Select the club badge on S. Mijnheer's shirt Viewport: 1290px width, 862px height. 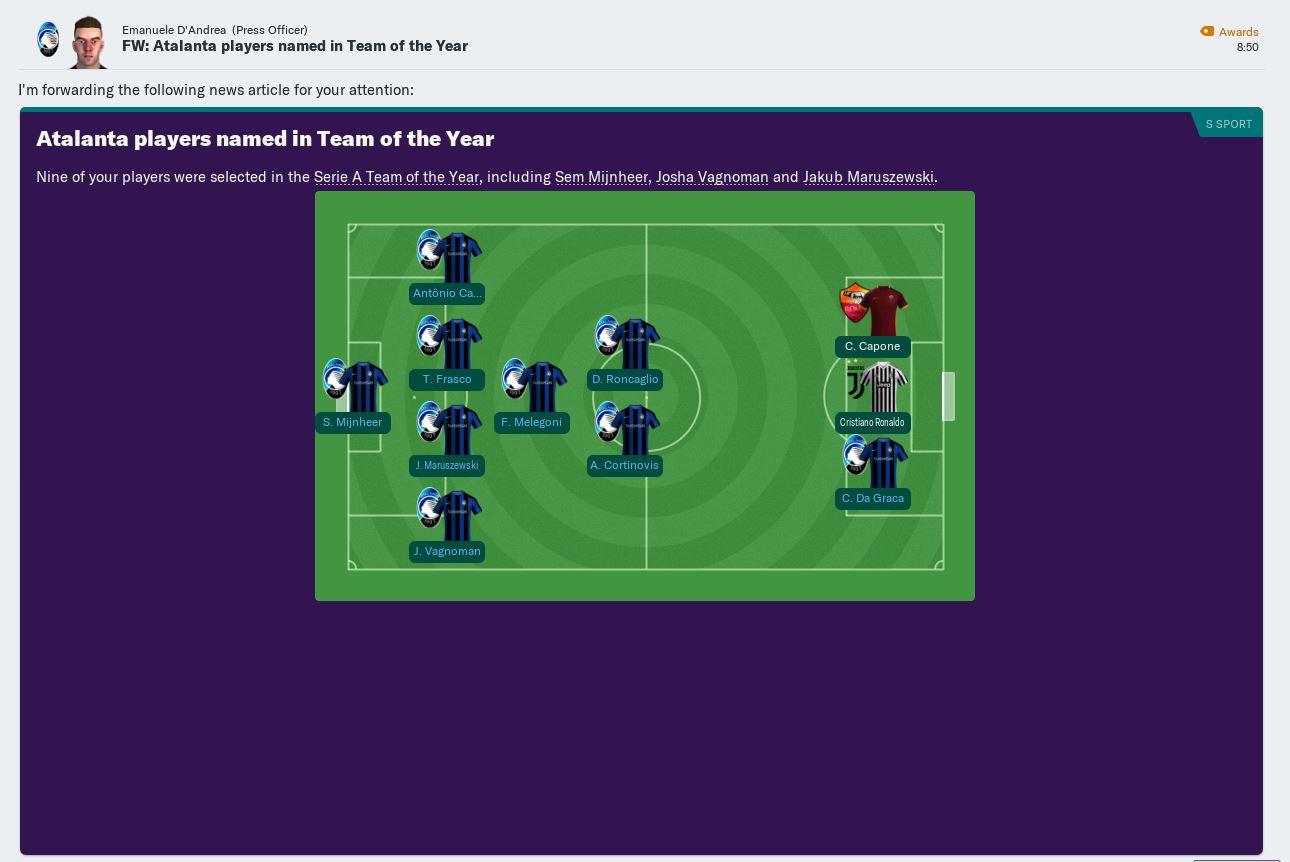tap(337, 378)
